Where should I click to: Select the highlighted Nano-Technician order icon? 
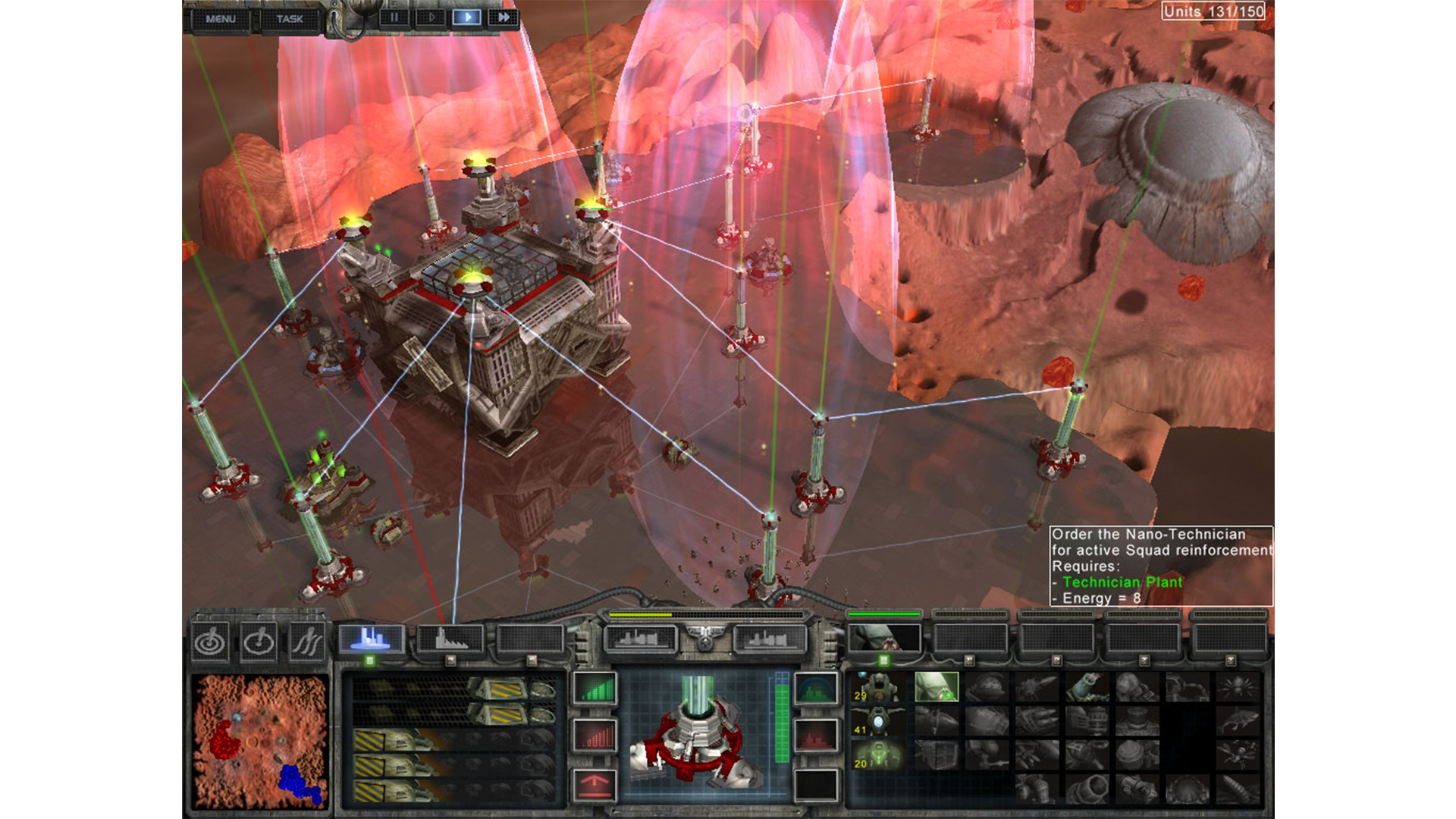coord(937,687)
